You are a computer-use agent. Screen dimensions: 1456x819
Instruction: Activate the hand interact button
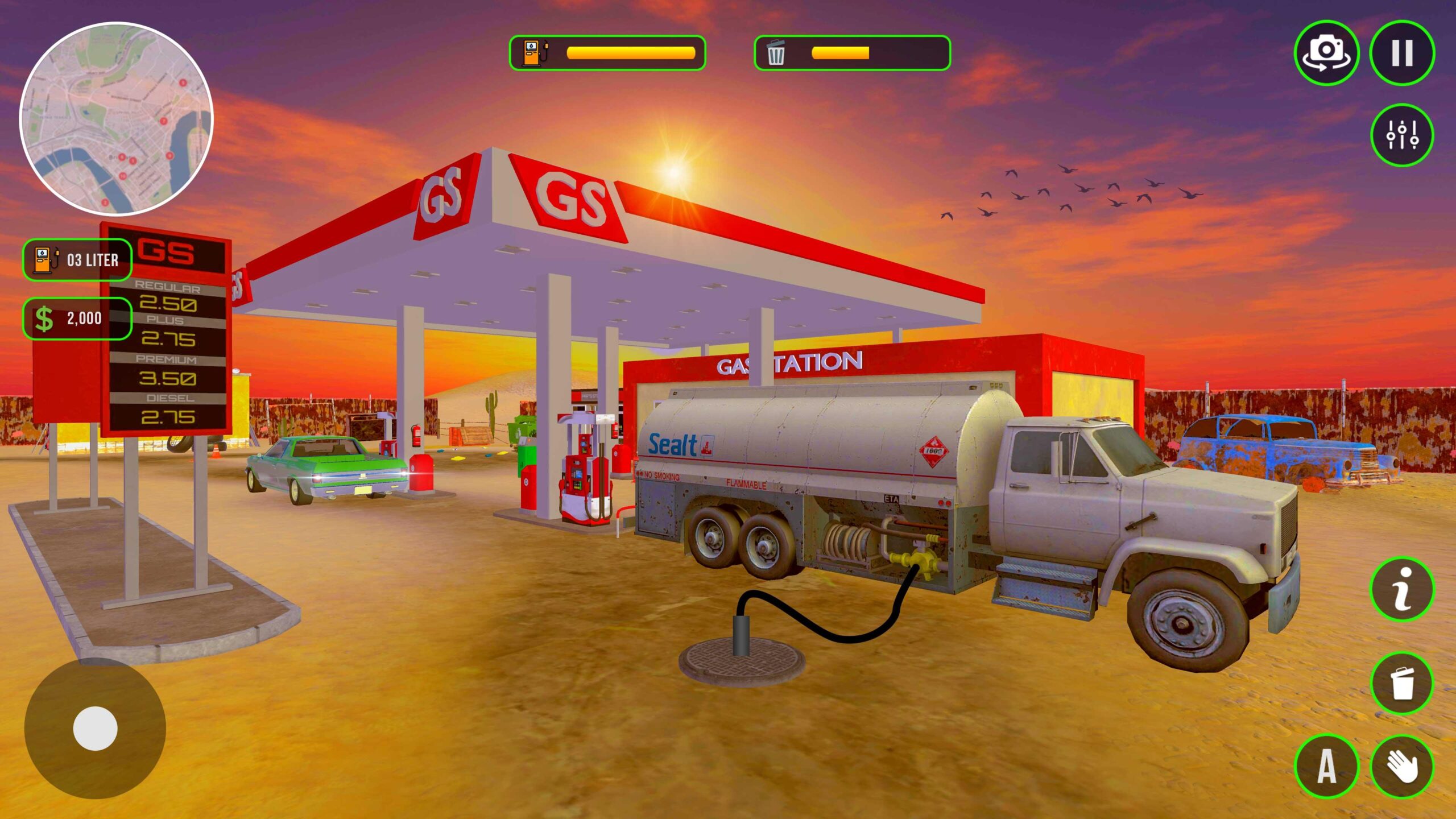[x=1402, y=766]
